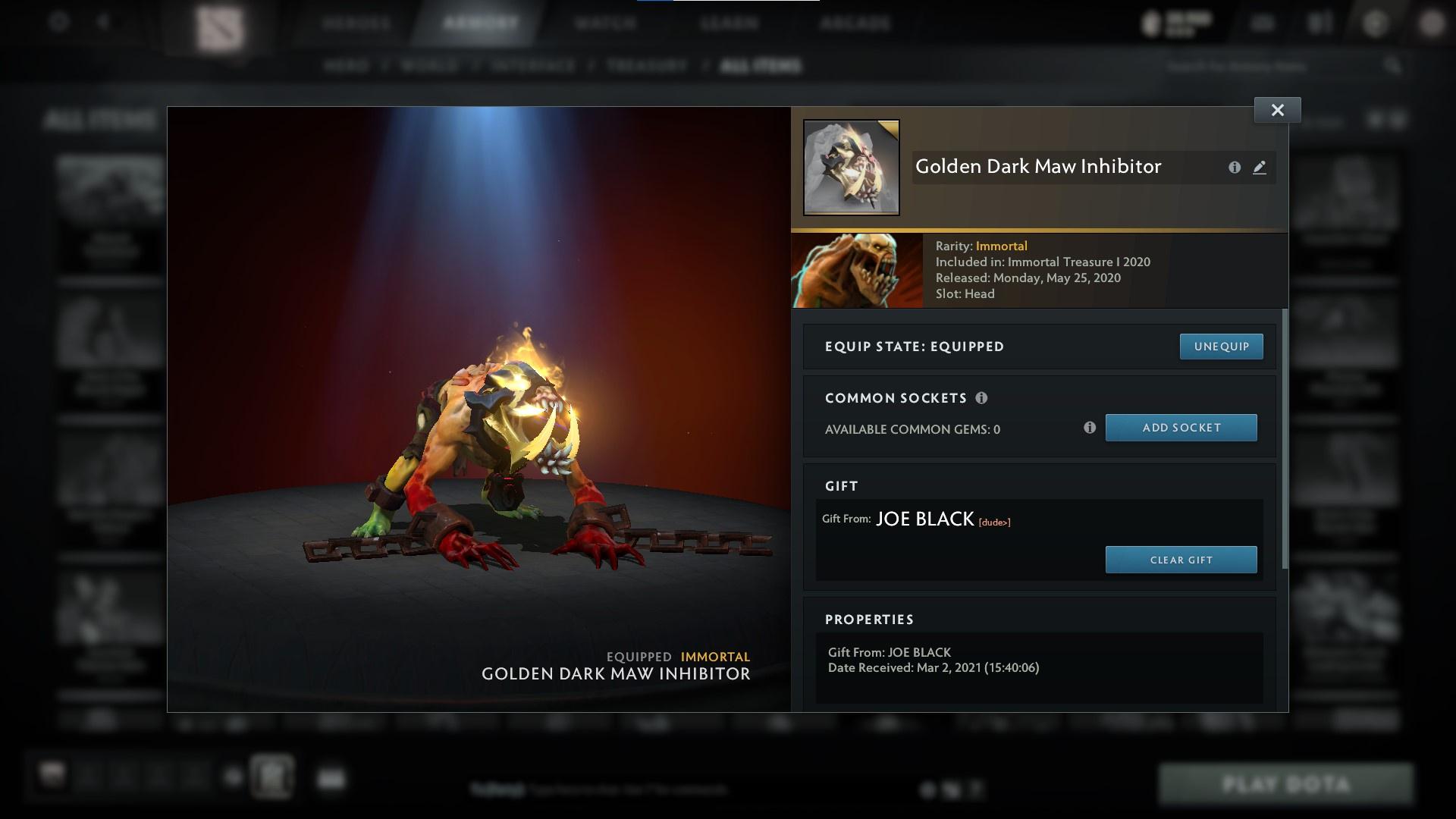The image size is (1456, 819).
Task: Open JOE BLACK's profile via the dude link
Action: pyautogui.click(x=993, y=522)
